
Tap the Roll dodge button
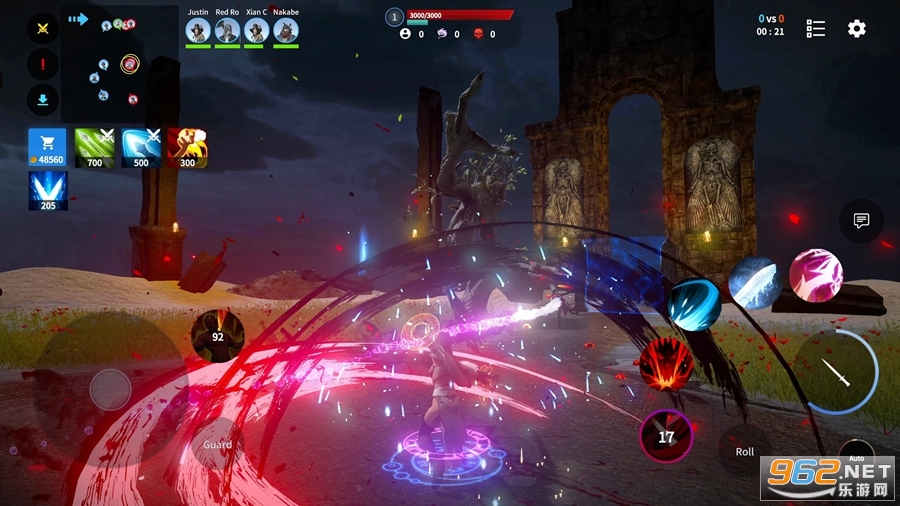pyautogui.click(x=745, y=451)
